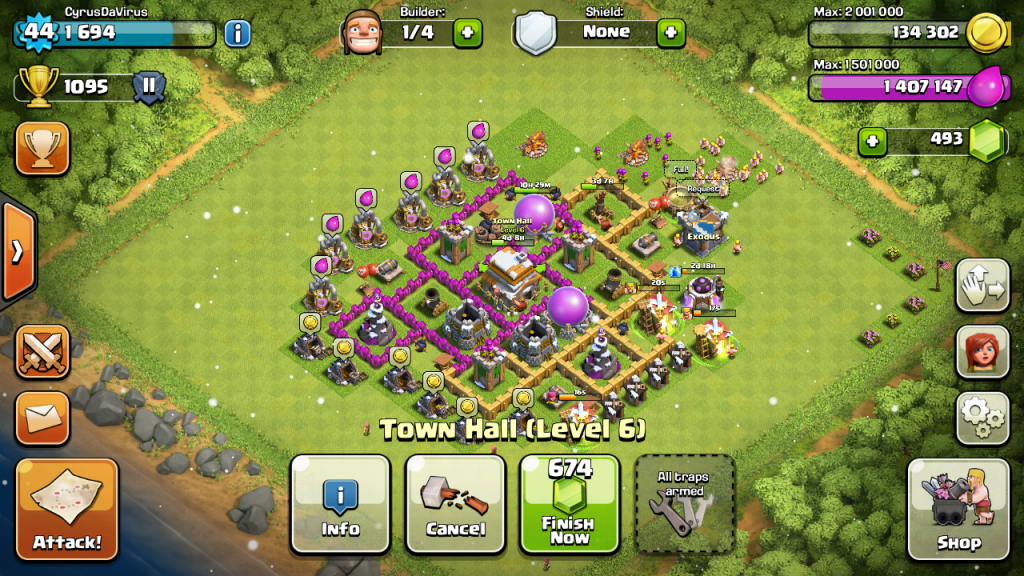
Task: Expand the orange side panel arrow
Action: pos(16,251)
